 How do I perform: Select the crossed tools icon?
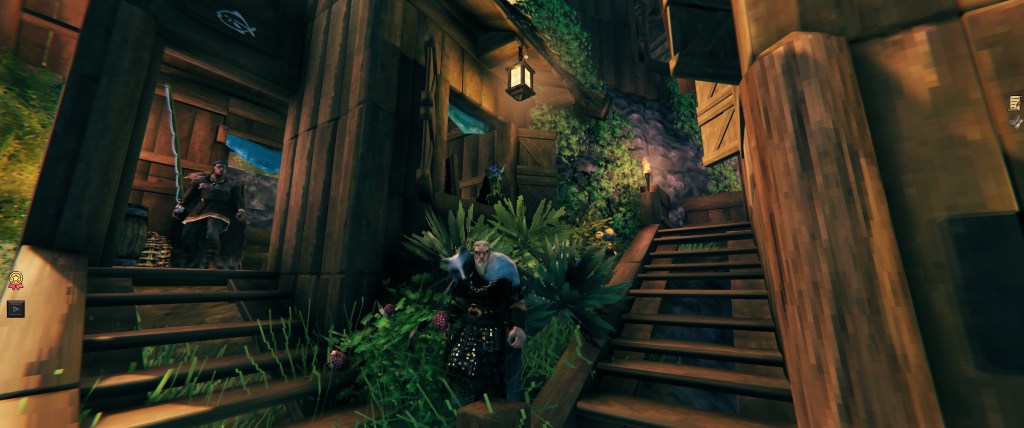click(1015, 121)
